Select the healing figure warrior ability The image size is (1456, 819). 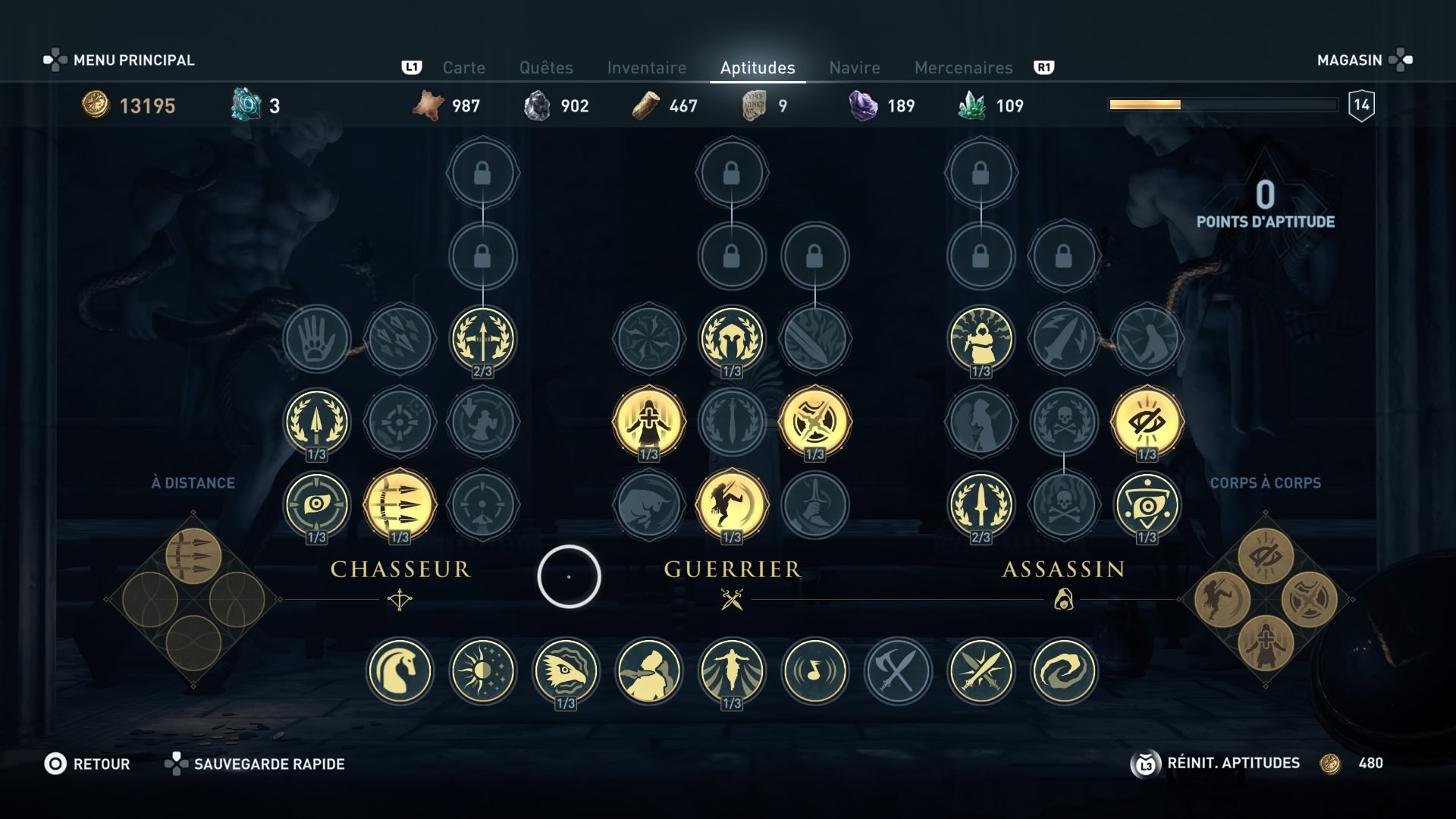click(648, 422)
